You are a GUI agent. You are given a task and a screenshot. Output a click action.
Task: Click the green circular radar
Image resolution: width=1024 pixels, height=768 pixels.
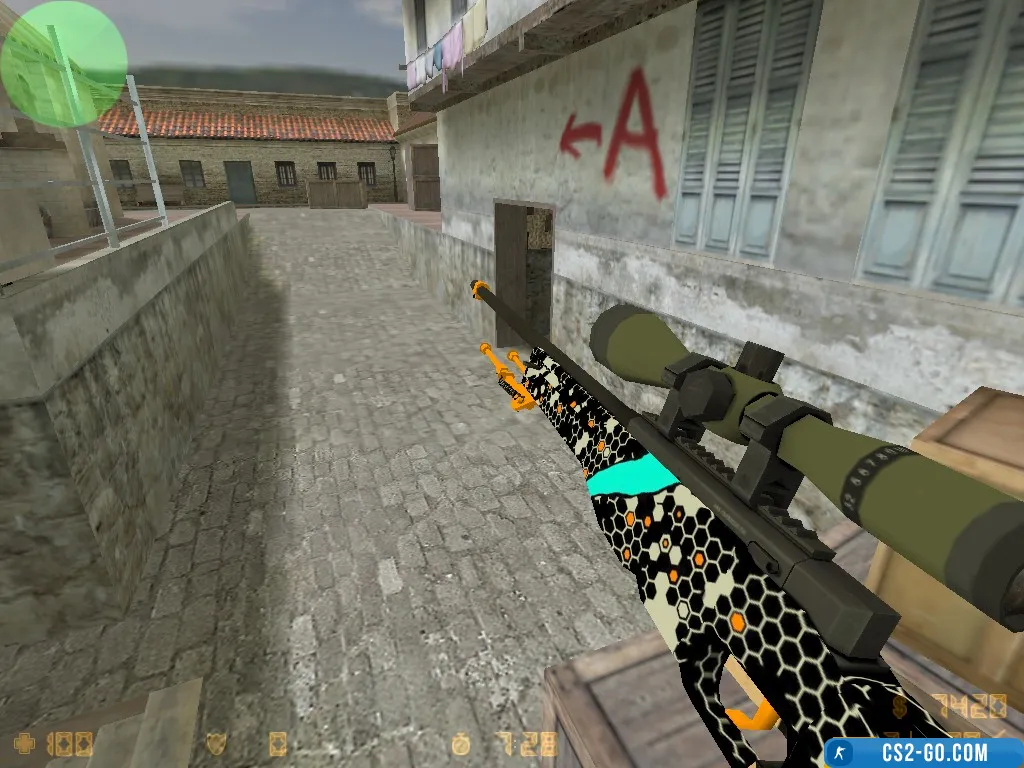pos(63,63)
